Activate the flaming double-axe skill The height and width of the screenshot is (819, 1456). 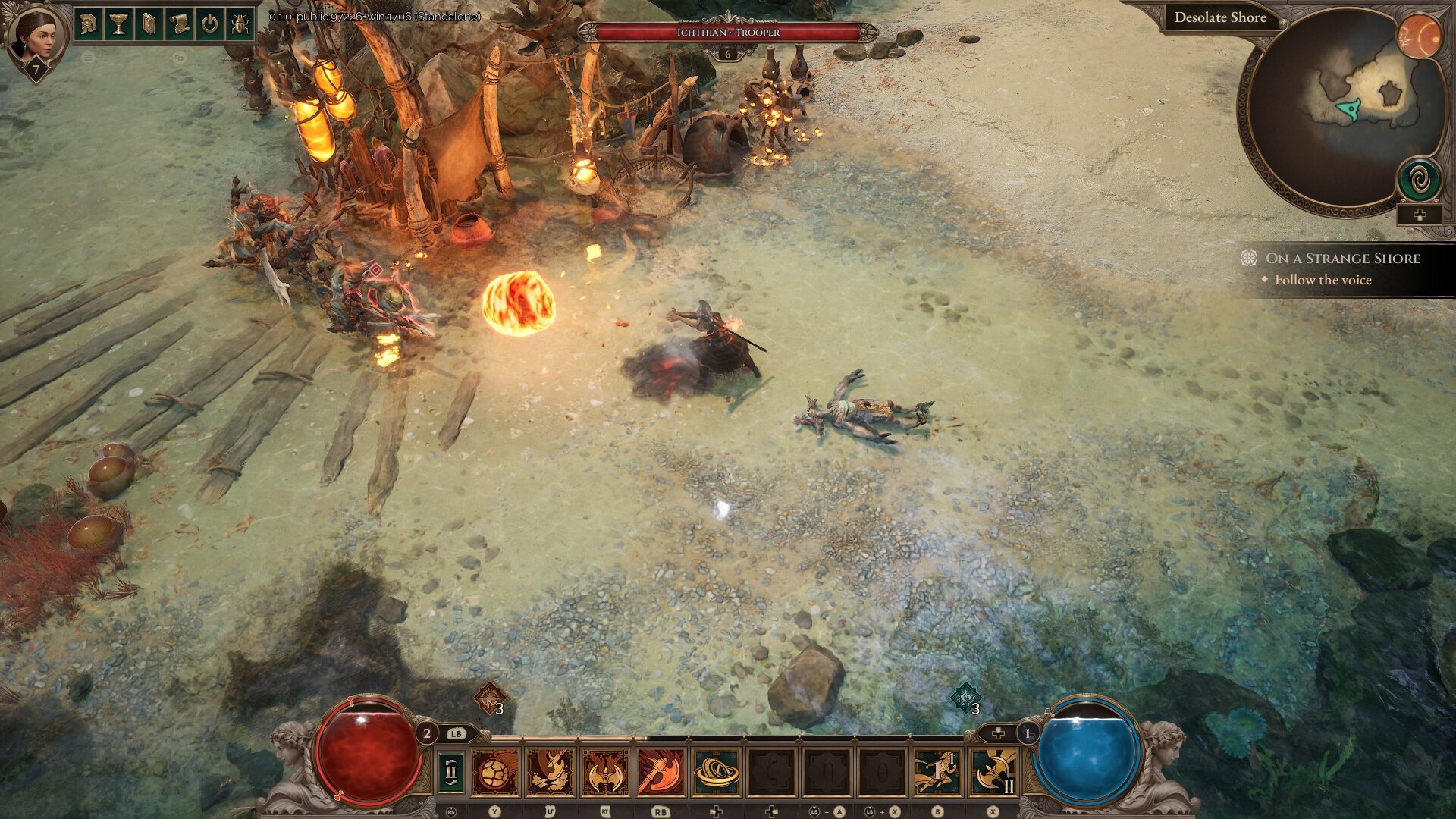605,772
